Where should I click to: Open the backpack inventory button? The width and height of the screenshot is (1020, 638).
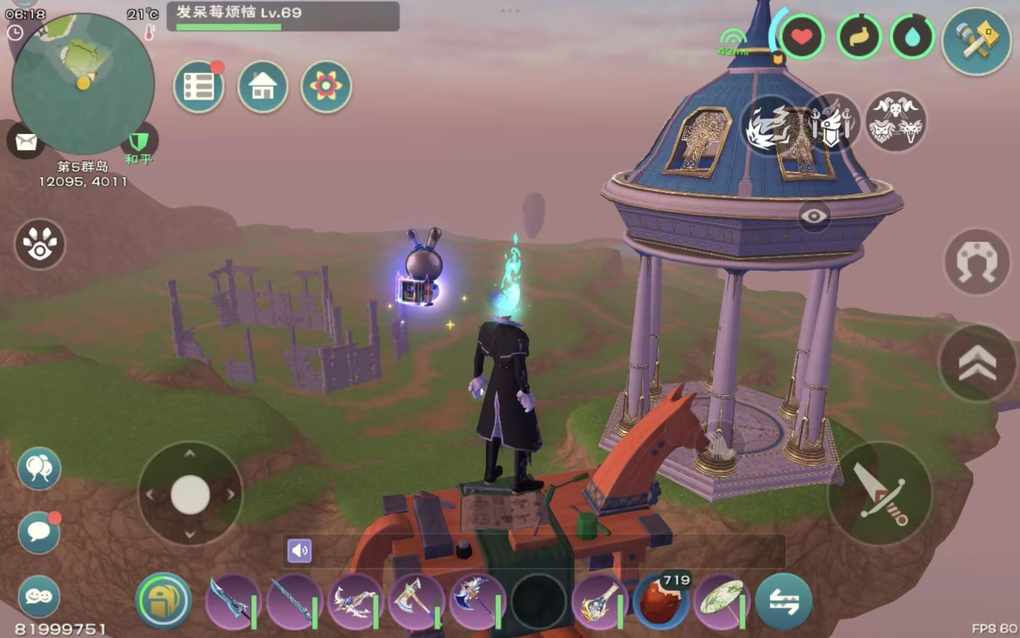click(x=163, y=600)
